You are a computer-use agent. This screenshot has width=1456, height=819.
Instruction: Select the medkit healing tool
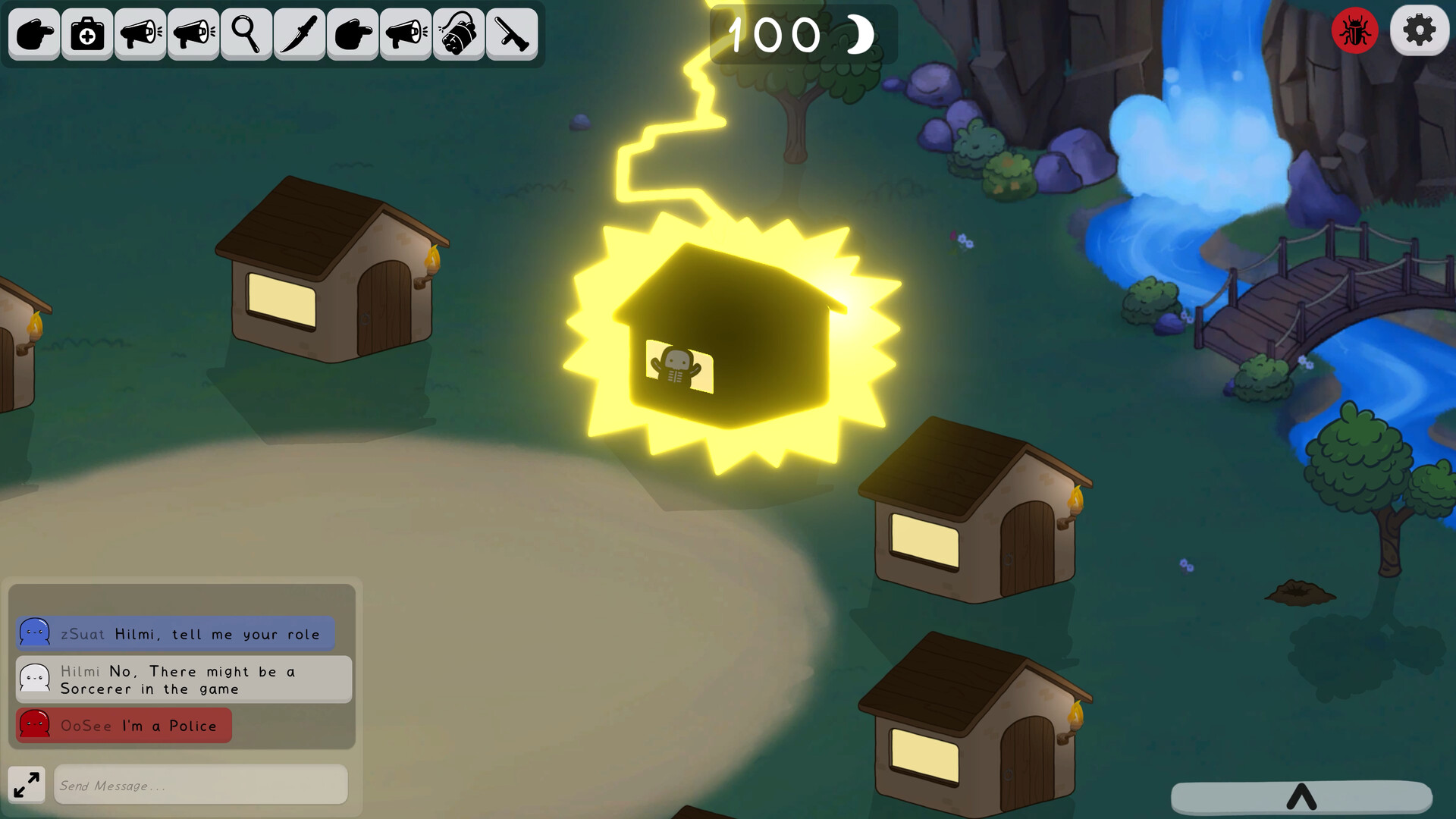(86, 33)
